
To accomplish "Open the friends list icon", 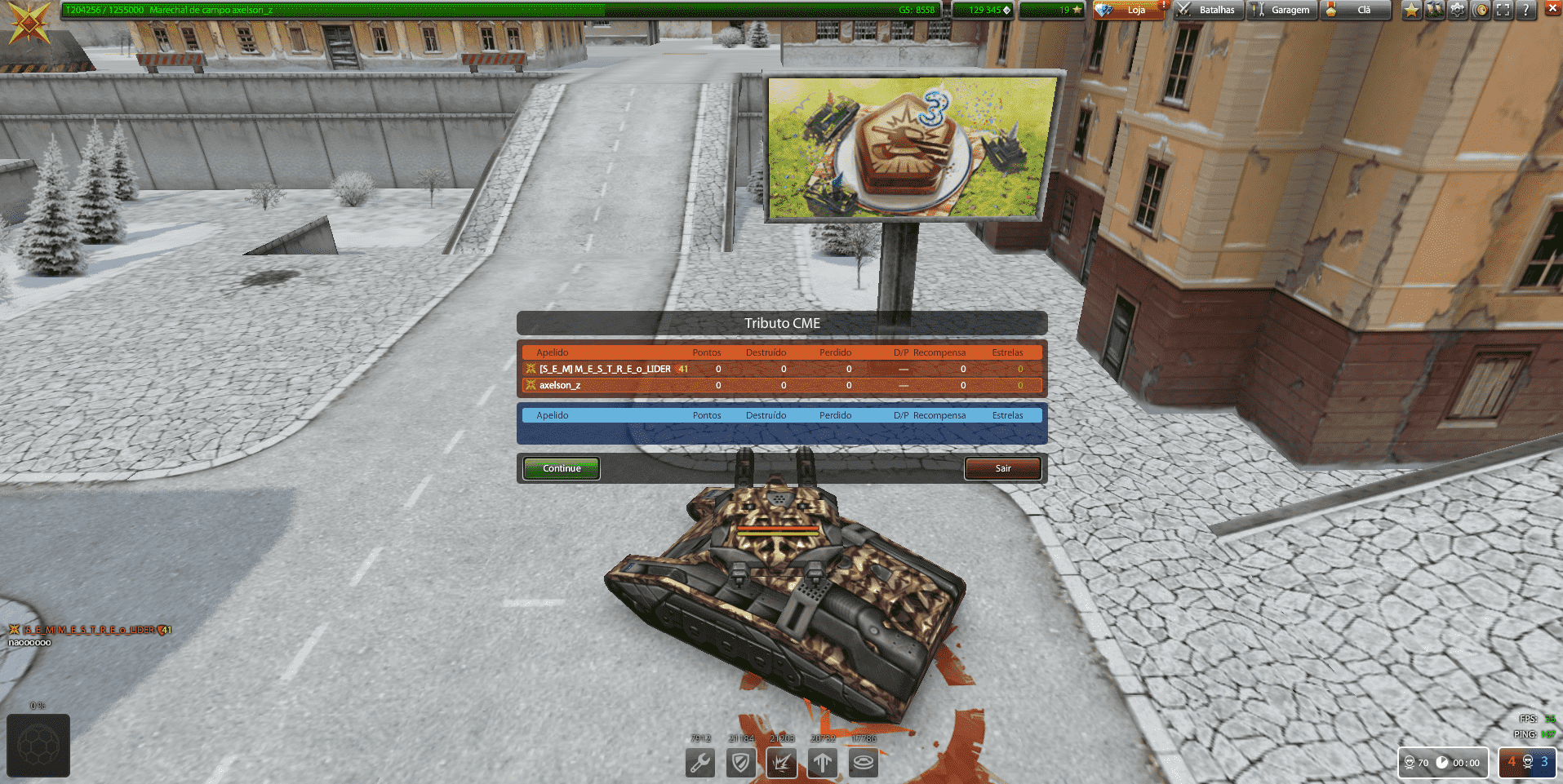I will (x=1434, y=10).
